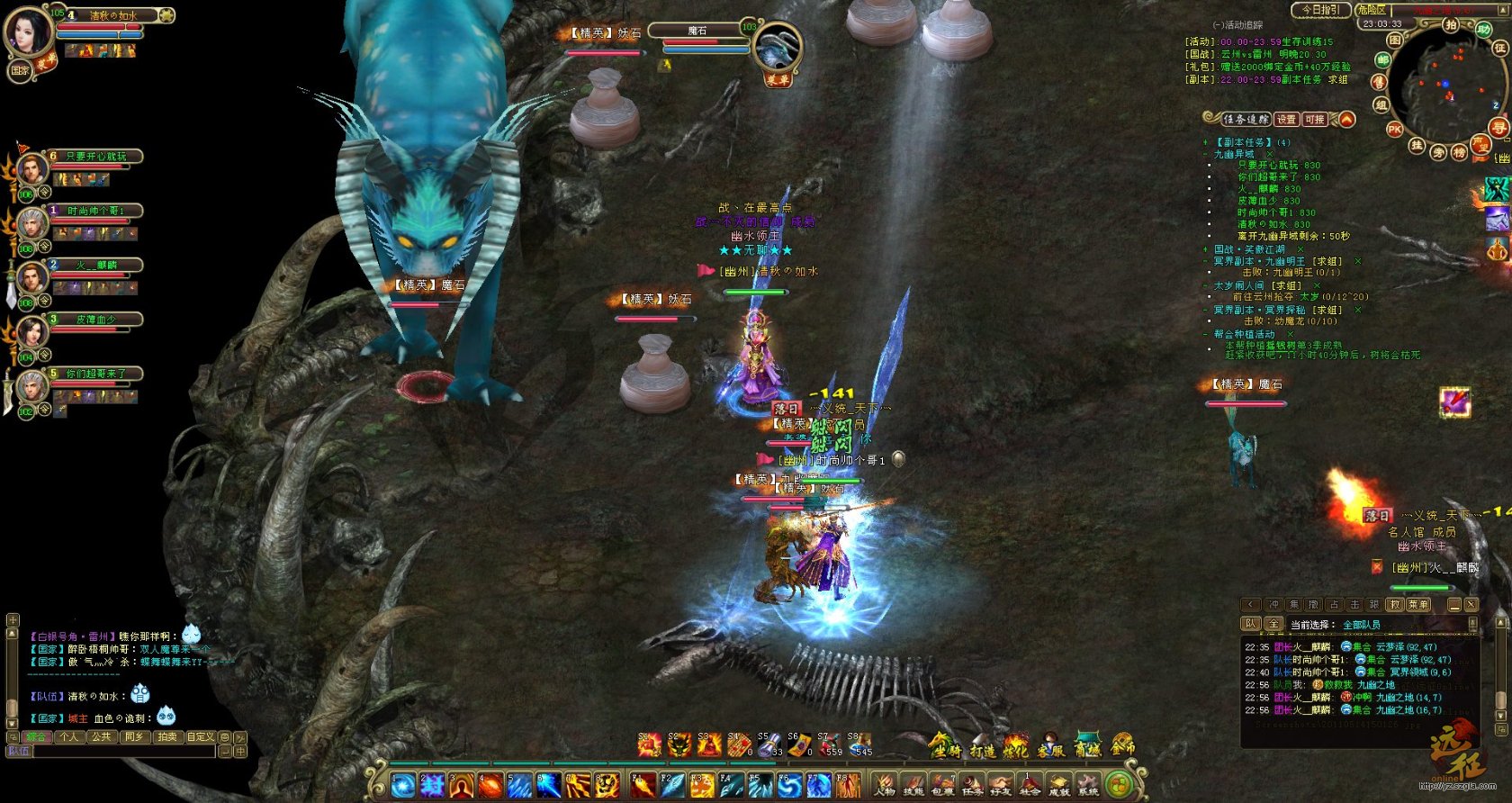Open the 打造 crafting button
1512x803 pixels.
(x=982, y=747)
